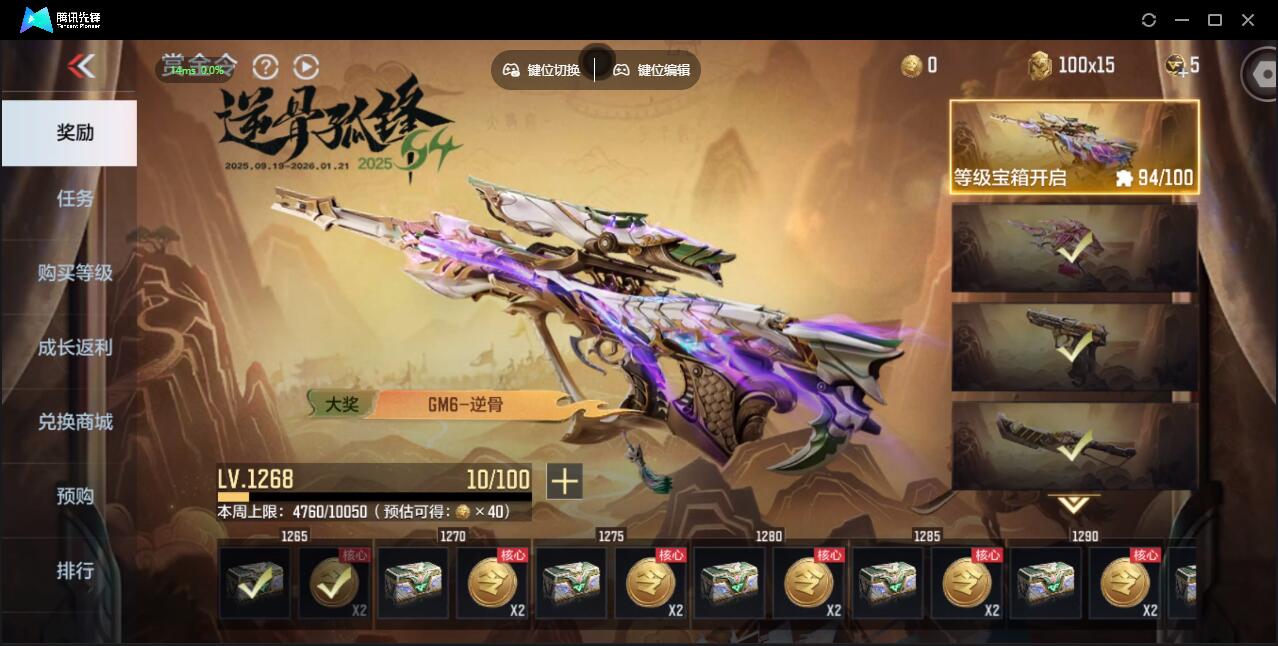
Task: Click the 键位切换 key switch button
Action: (x=542, y=70)
